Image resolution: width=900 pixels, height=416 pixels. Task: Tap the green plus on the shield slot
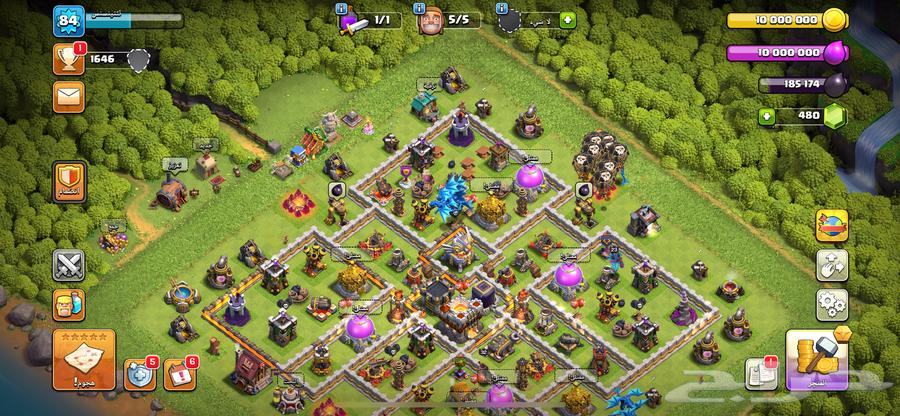(x=568, y=18)
